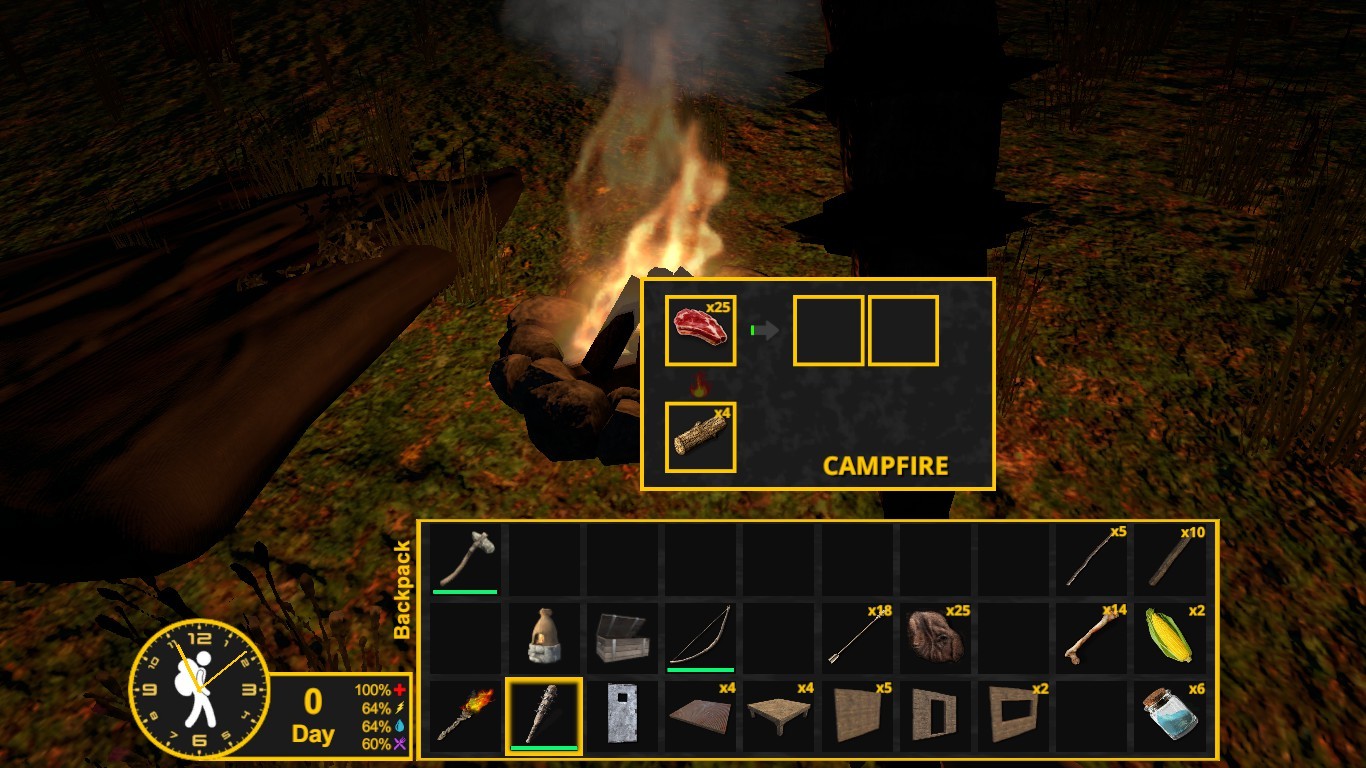Click the CAMPFIRE panel title
Screen dimensions: 1366x768
coord(885,466)
